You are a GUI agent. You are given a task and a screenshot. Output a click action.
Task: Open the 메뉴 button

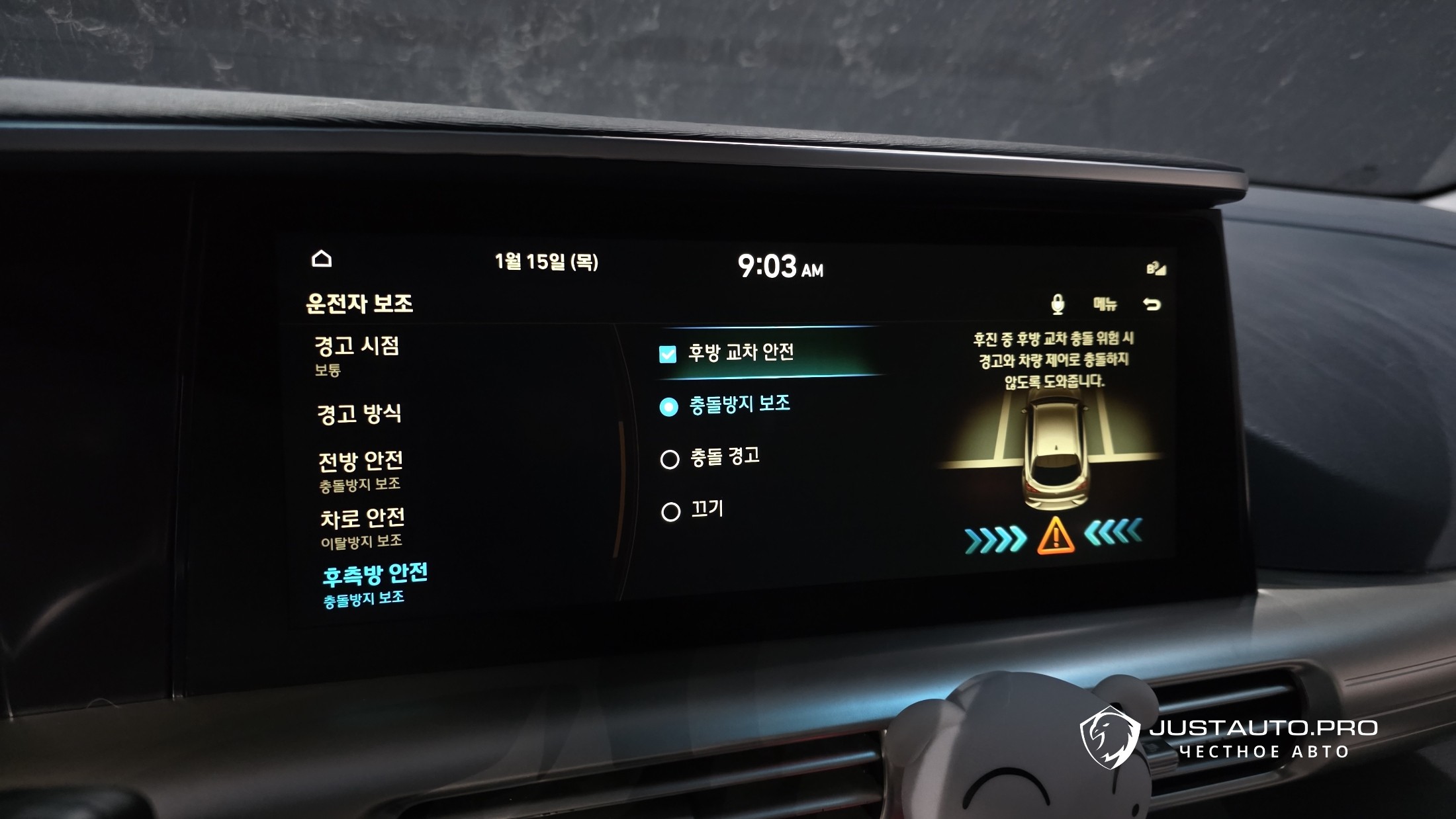pyautogui.click(x=1105, y=304)
